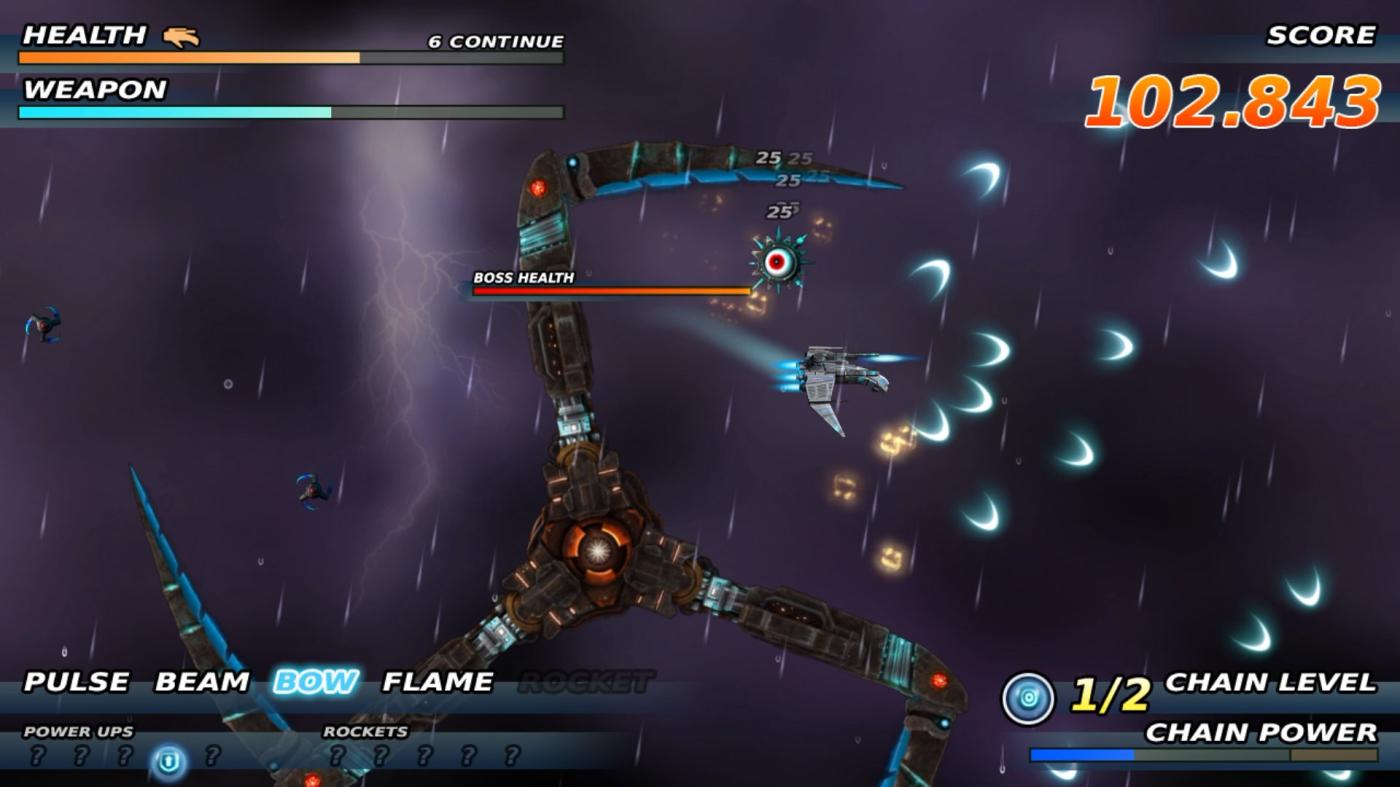This screenshot has height=787, width=1400.
Task: Switch to the BEAM weapon
Action: click(x=201, y=682)
